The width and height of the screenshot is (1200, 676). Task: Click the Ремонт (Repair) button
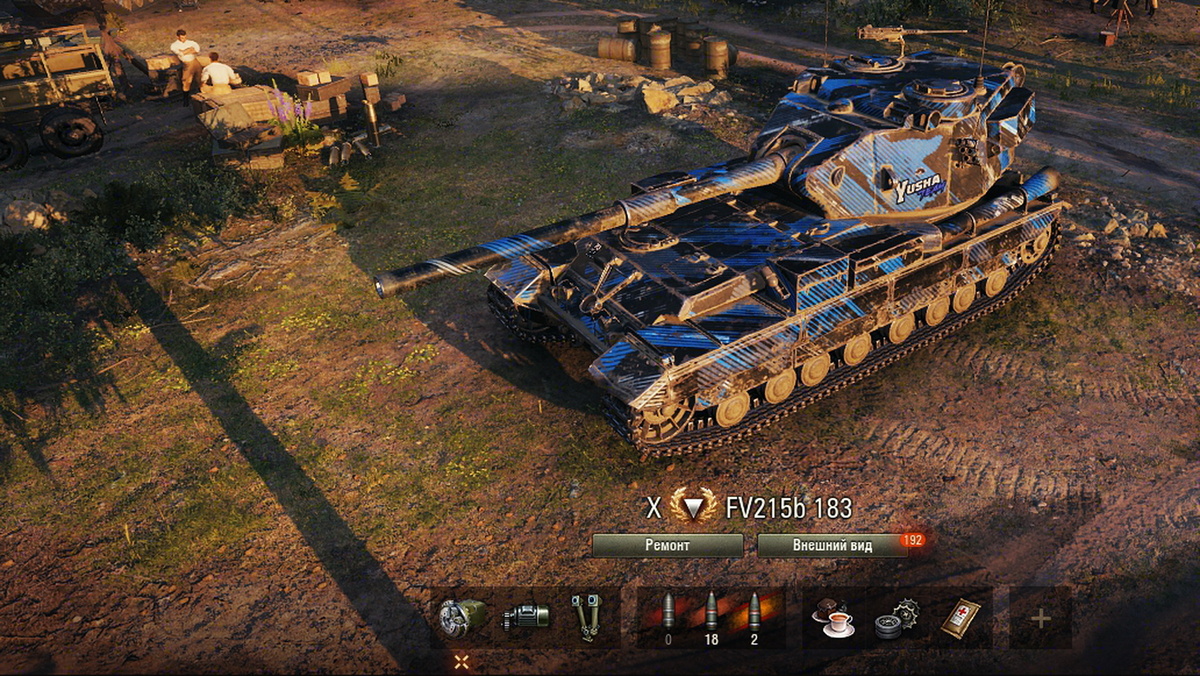point(667,545)
